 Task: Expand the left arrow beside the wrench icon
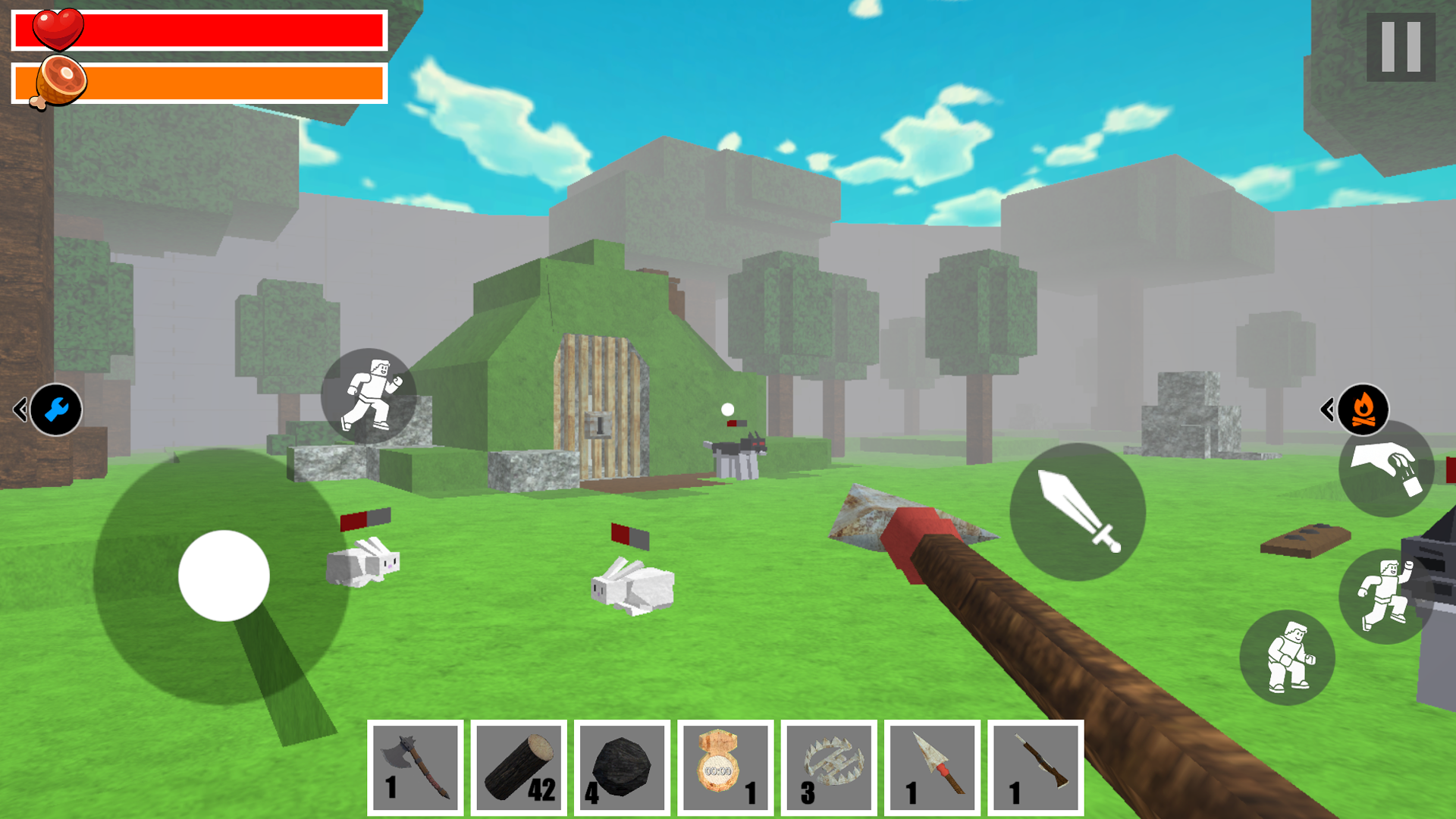(18, 408)
